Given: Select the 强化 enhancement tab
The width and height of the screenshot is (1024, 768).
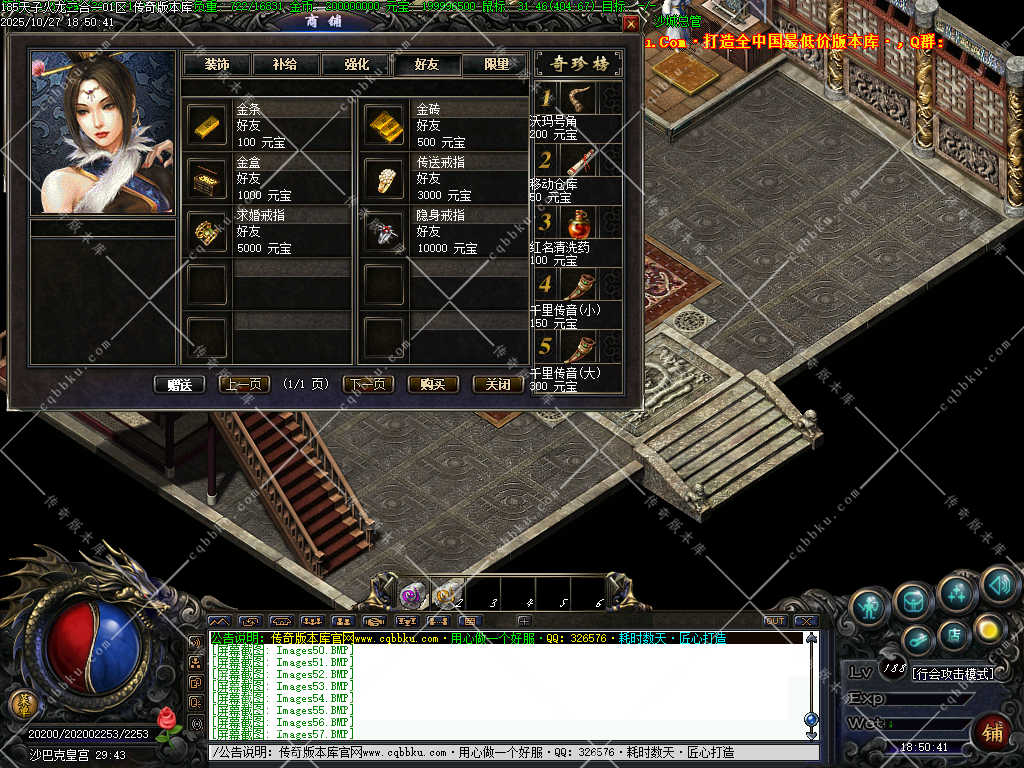Looking at the screenshot, I should (x=356, y=65).
